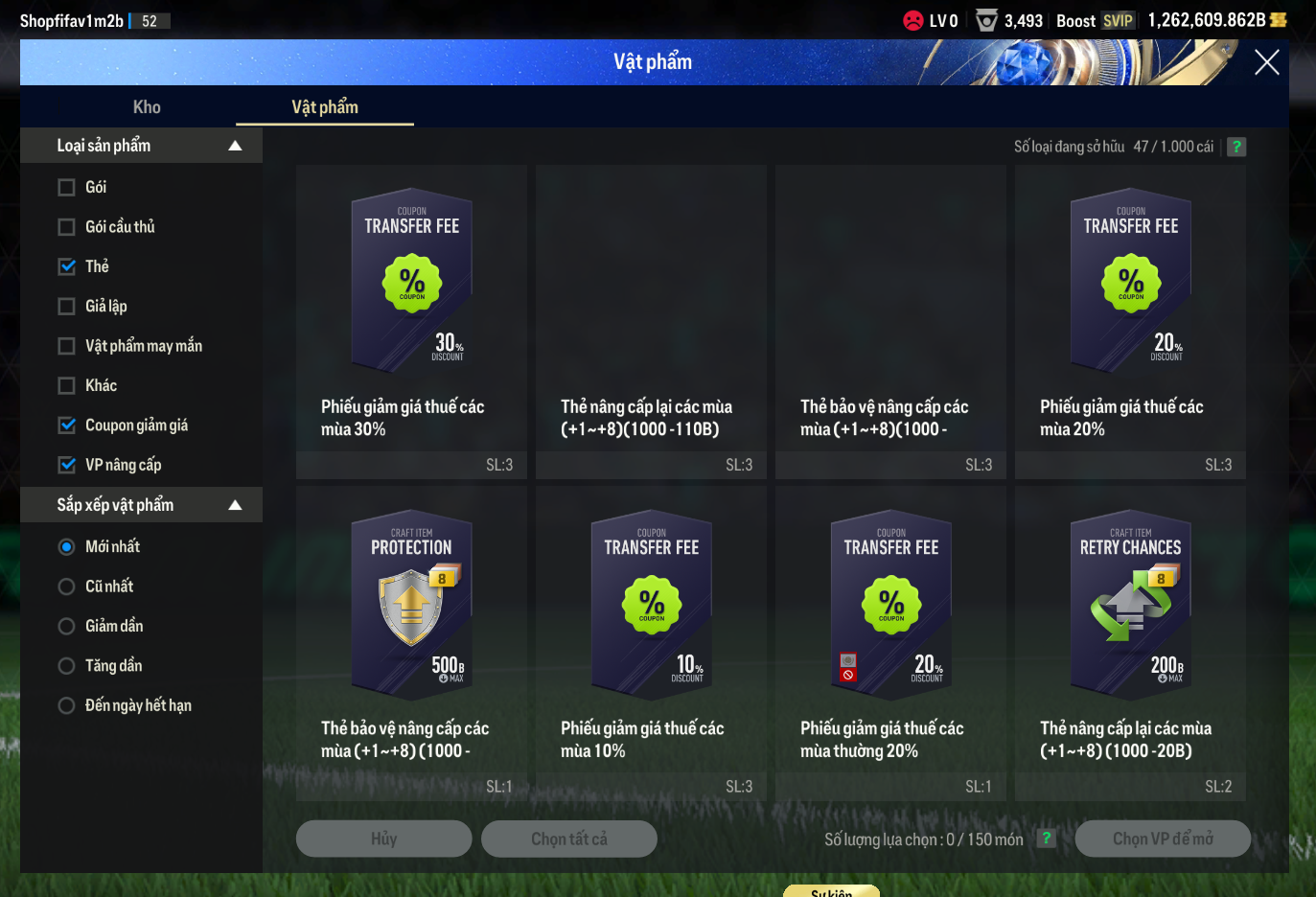Sort by Đến ngày hết hạn
1316x897 pixels.
pos(67,705)
